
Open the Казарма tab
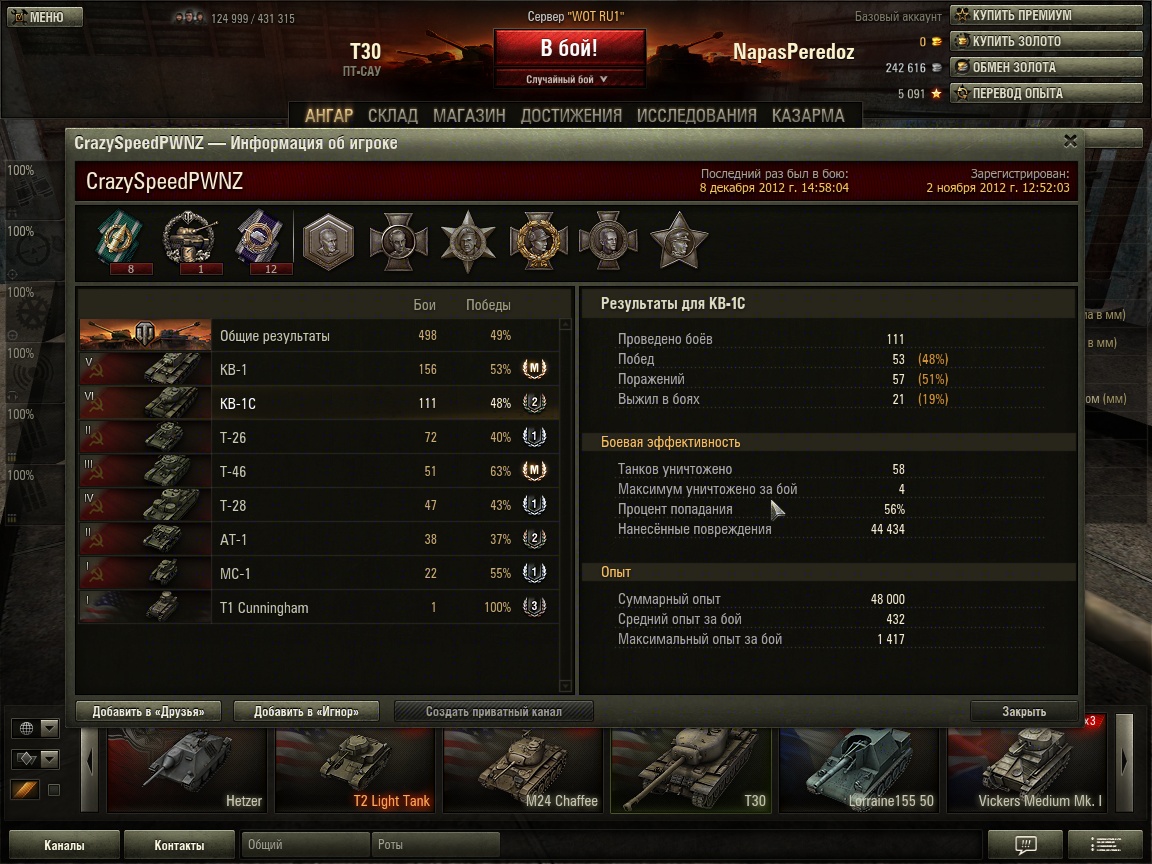tap(808, 115)
